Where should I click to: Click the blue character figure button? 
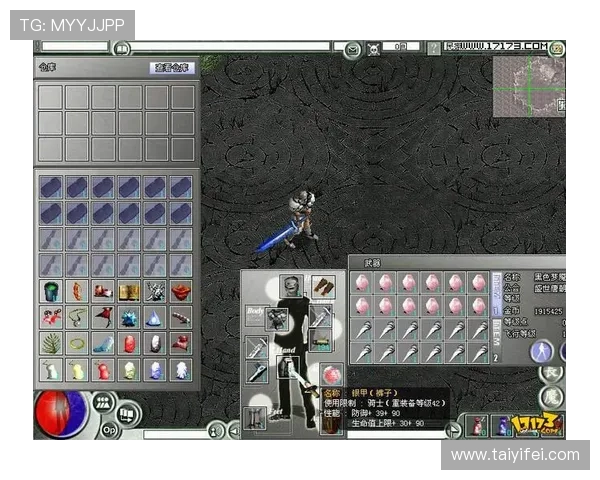(542, 350)
